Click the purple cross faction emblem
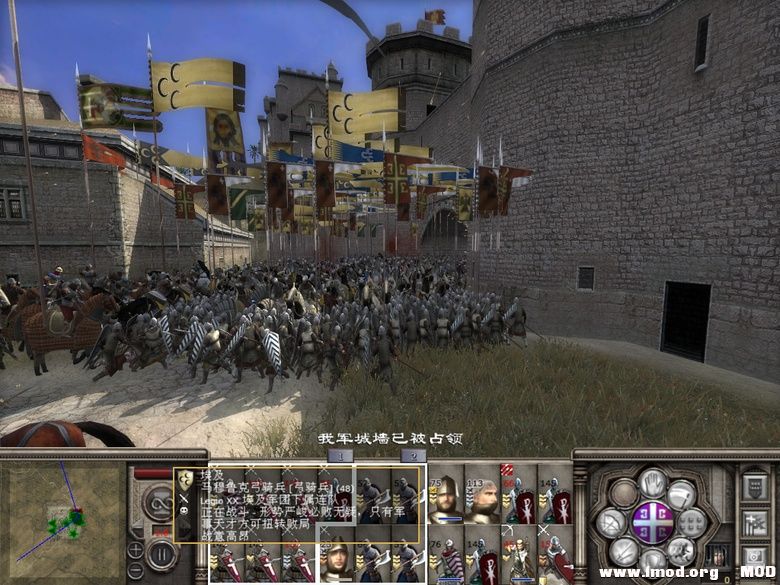Viewport: 780px width, 585px height. click(x=652, y=523)
